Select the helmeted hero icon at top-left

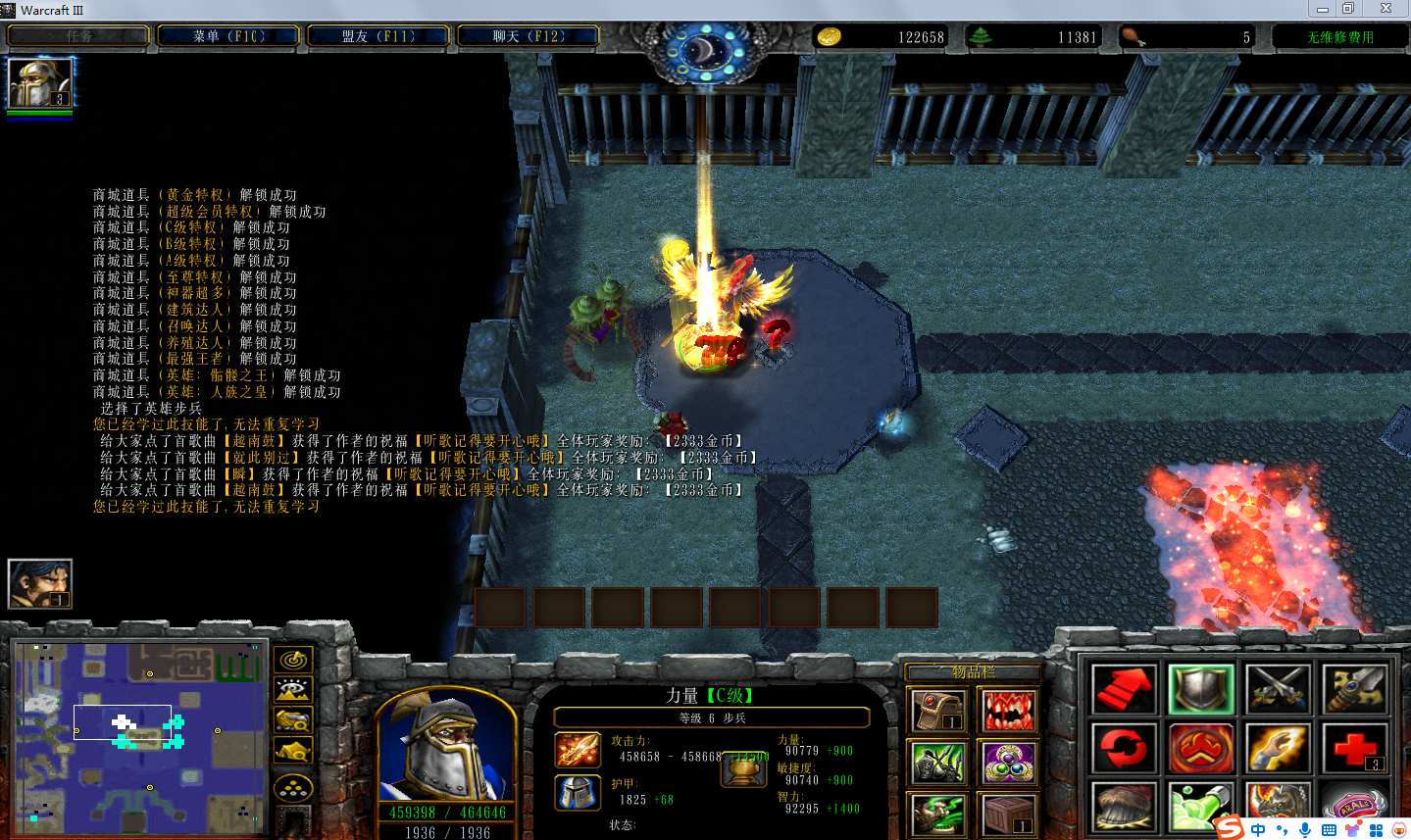click(x=40, y=83)
